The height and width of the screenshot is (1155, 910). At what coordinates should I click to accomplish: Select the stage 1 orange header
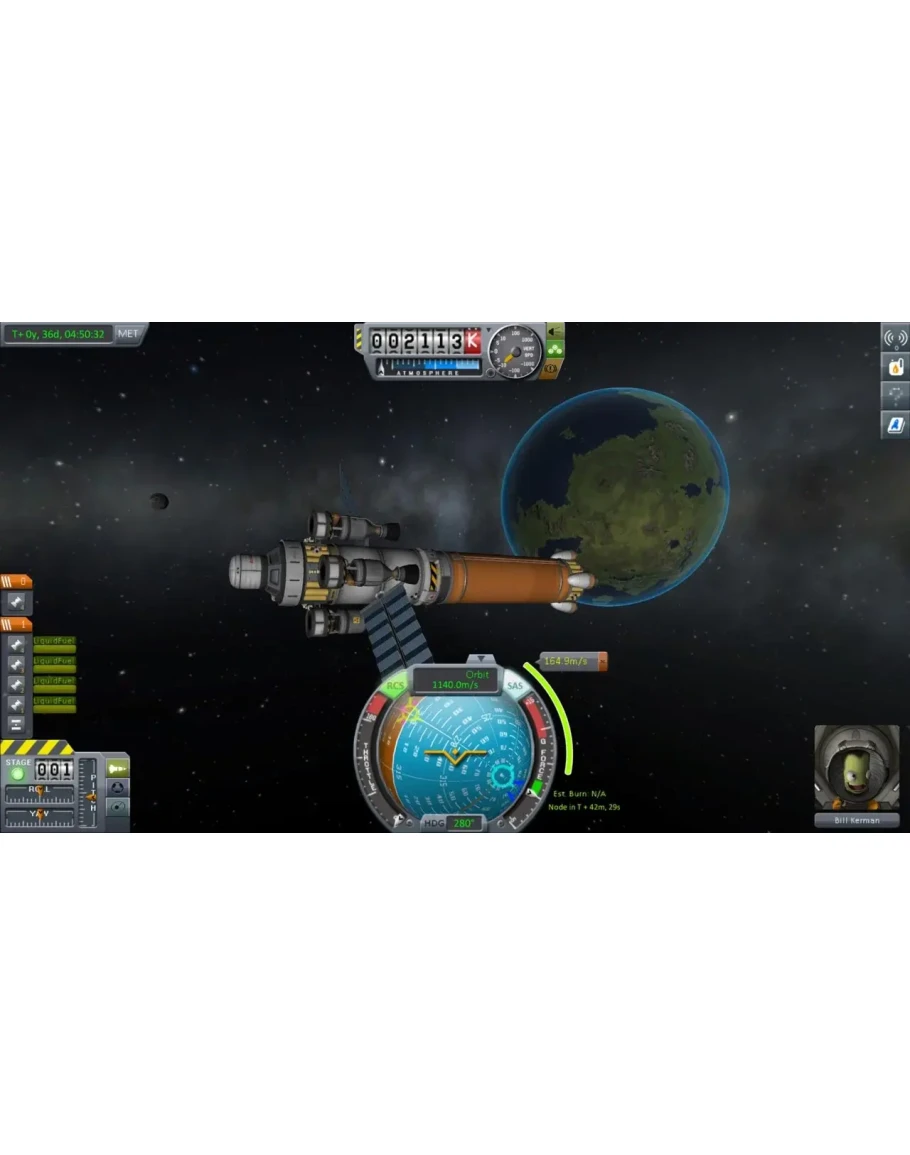coord(16,624)
